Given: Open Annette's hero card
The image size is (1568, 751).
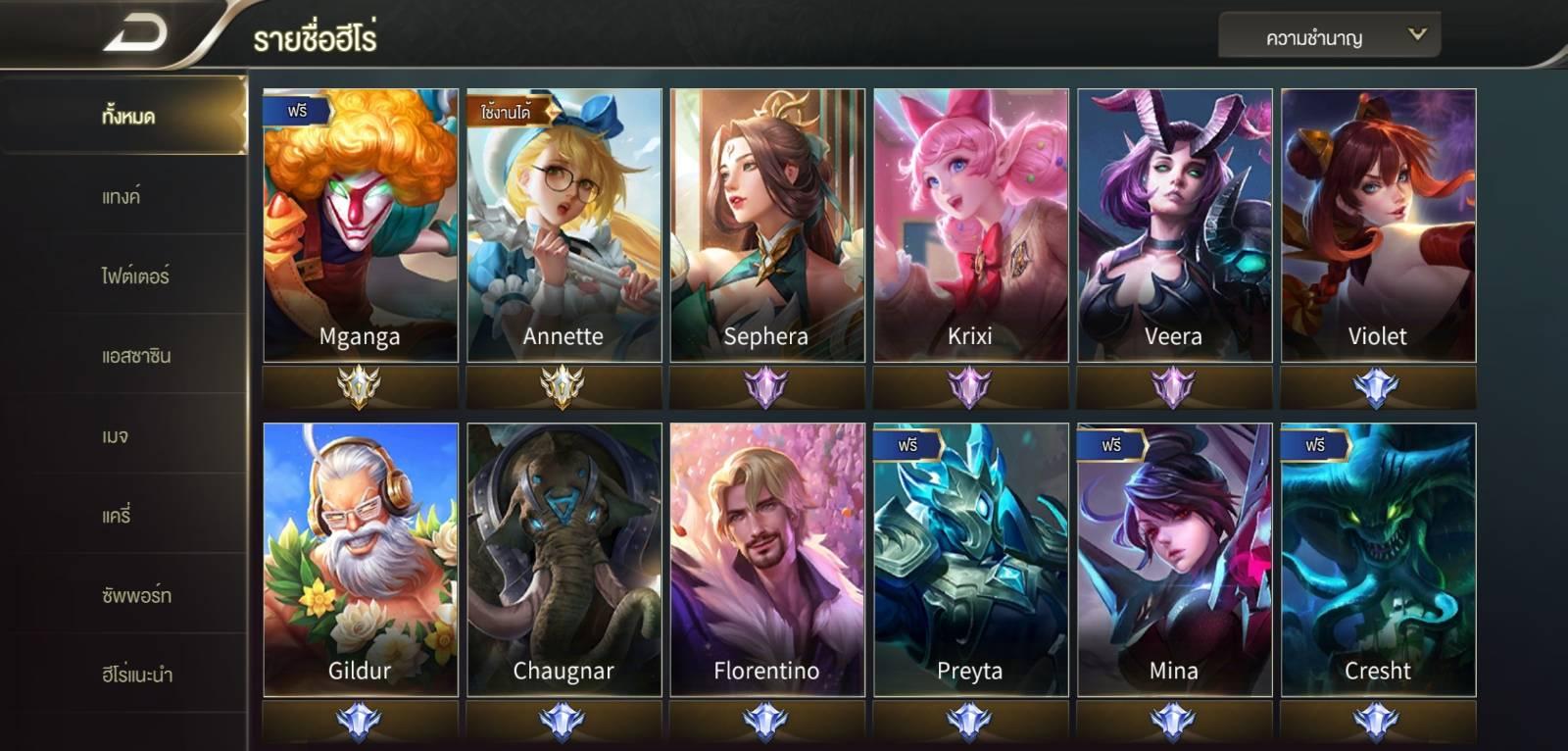Looking at the screenshot, I should coord(563,225).
